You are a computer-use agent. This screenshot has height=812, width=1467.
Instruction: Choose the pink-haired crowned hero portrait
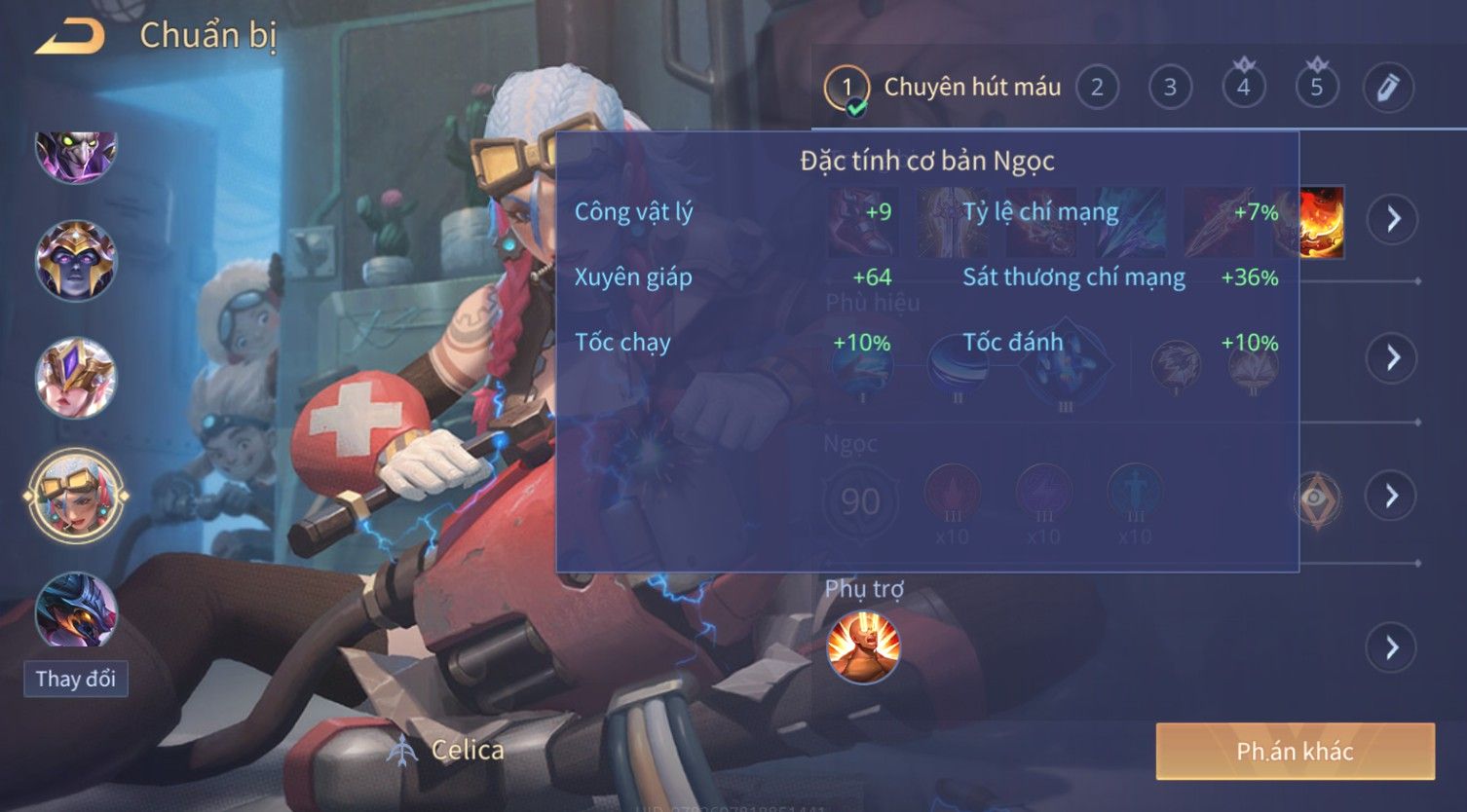[76, 378]
